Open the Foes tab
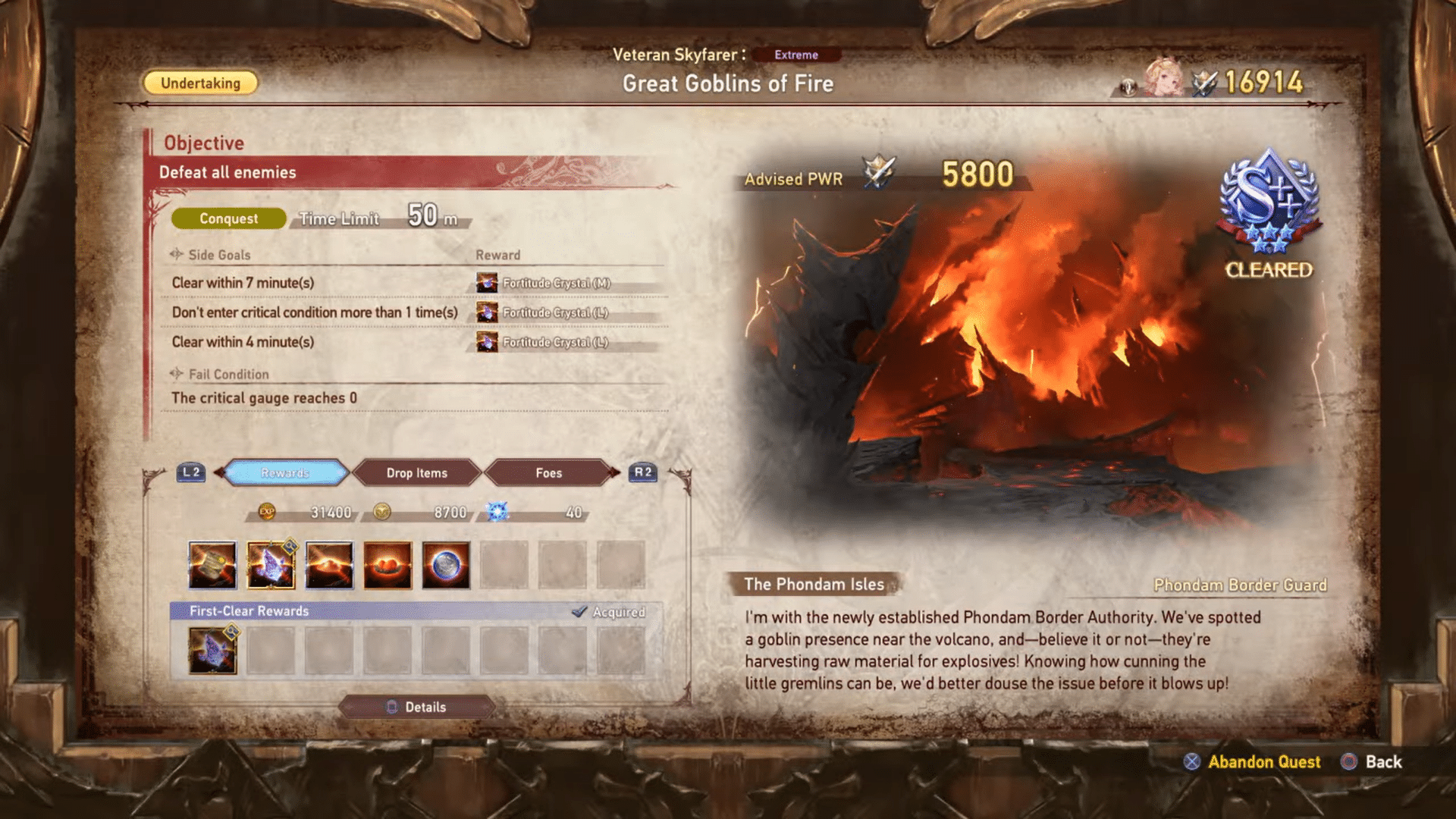This screenshot has height=819, width=1456. 549,472
